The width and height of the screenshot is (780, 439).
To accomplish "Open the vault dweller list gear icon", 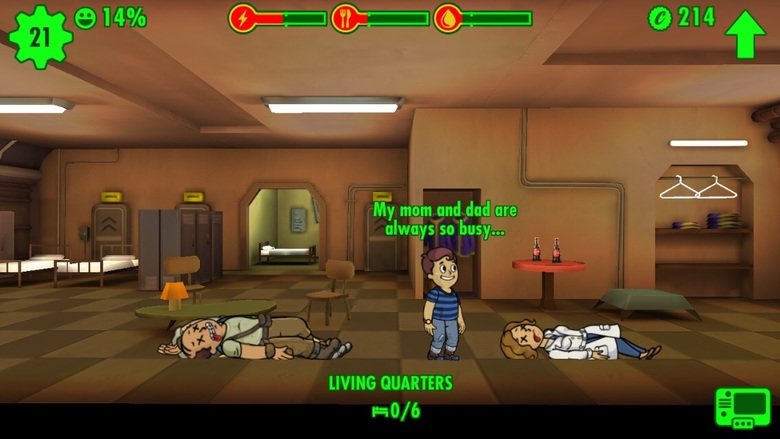I will [x=40, y=36].
